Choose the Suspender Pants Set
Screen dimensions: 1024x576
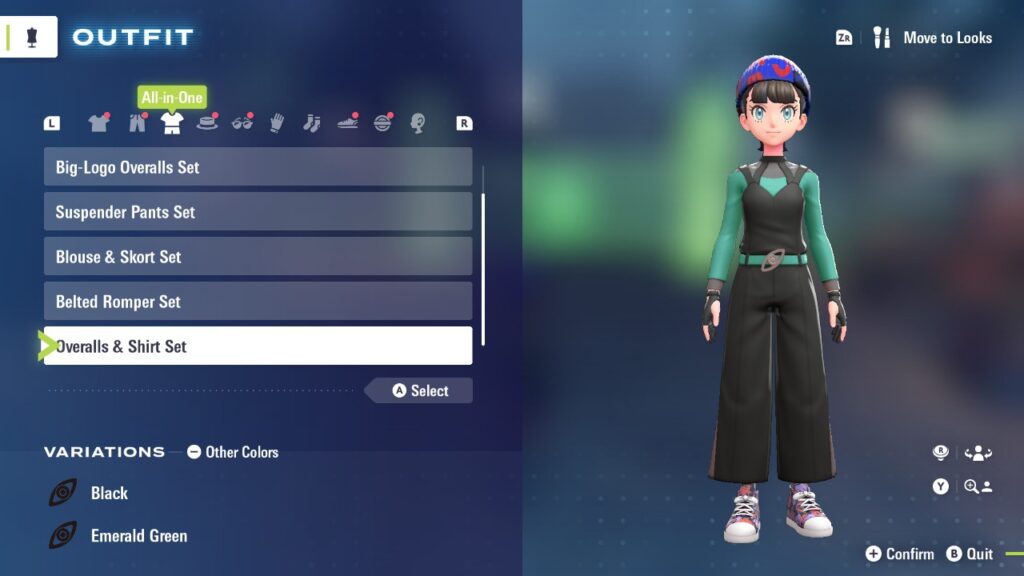click(x=257, y=212)
